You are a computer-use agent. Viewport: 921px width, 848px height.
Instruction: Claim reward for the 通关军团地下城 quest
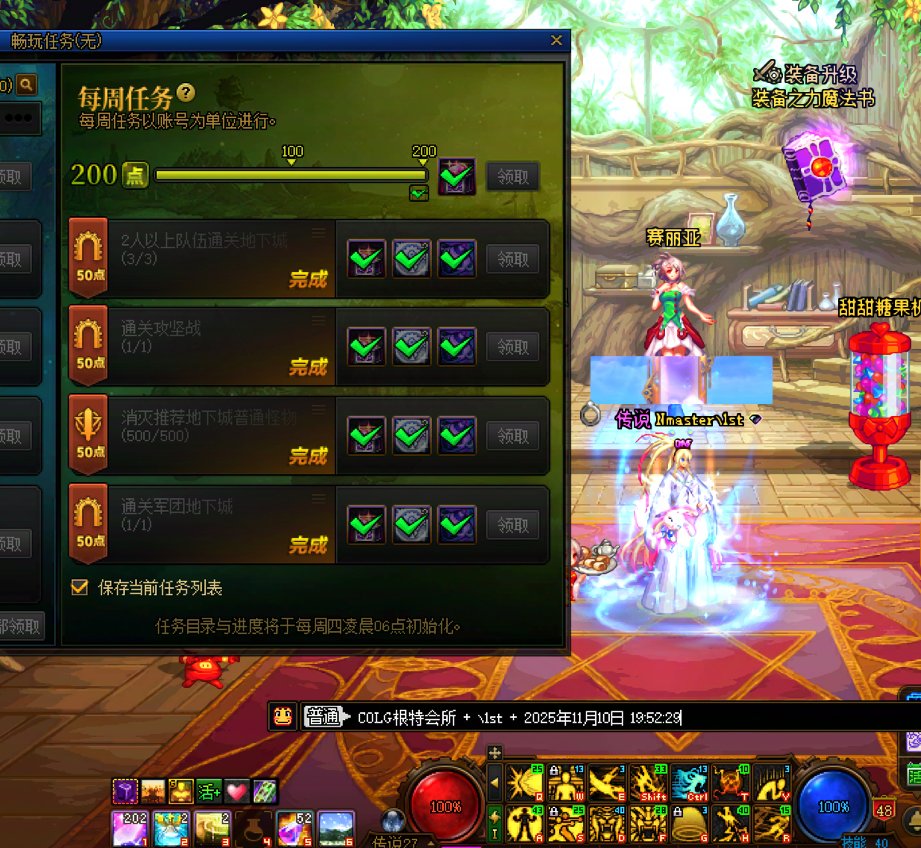[x=513, y=524]
